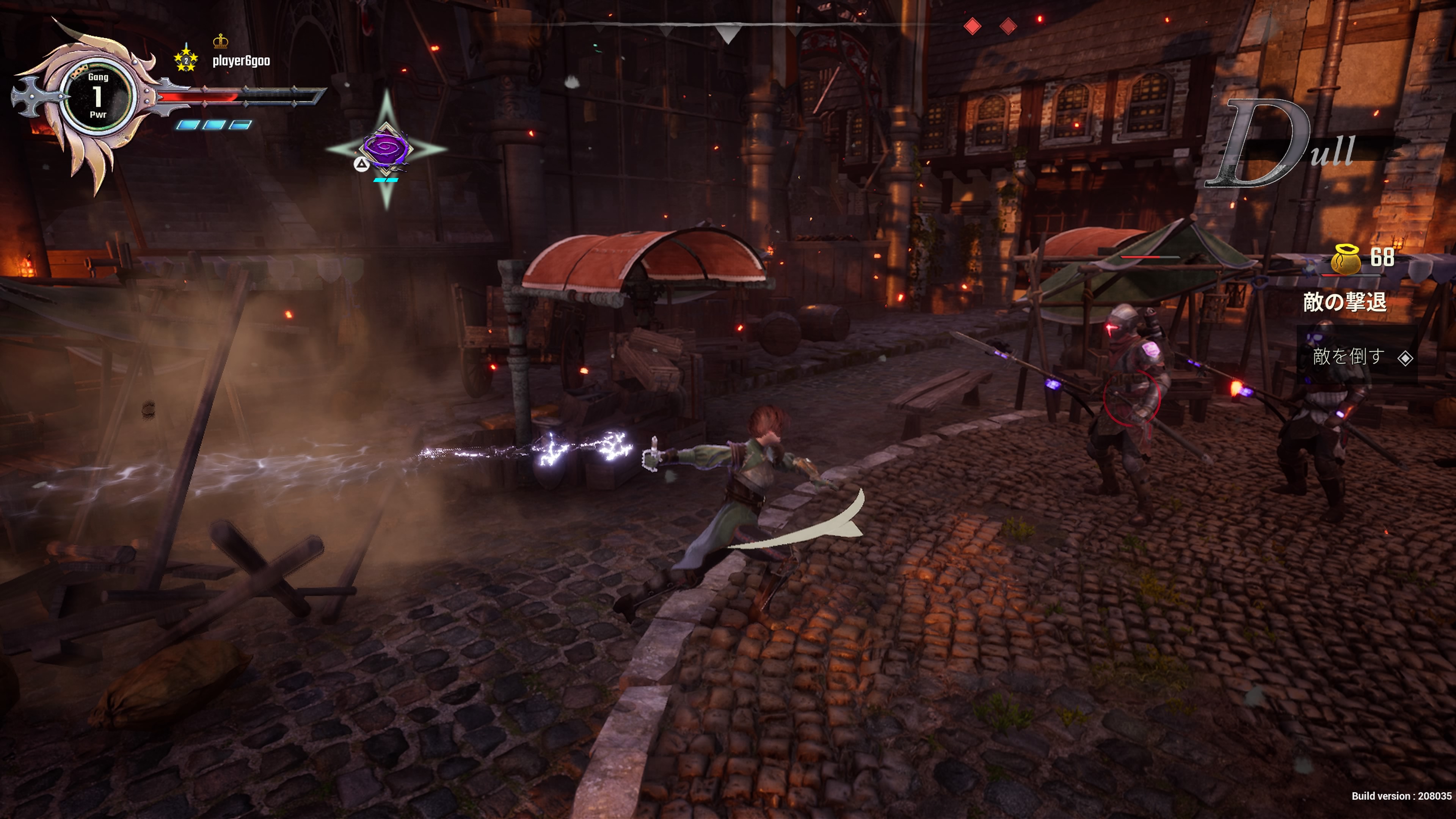The height and width of the screenshot is (819, 1456).
Task: Select the Dull style rank indicator
Action: click(x=1281, y=145)
